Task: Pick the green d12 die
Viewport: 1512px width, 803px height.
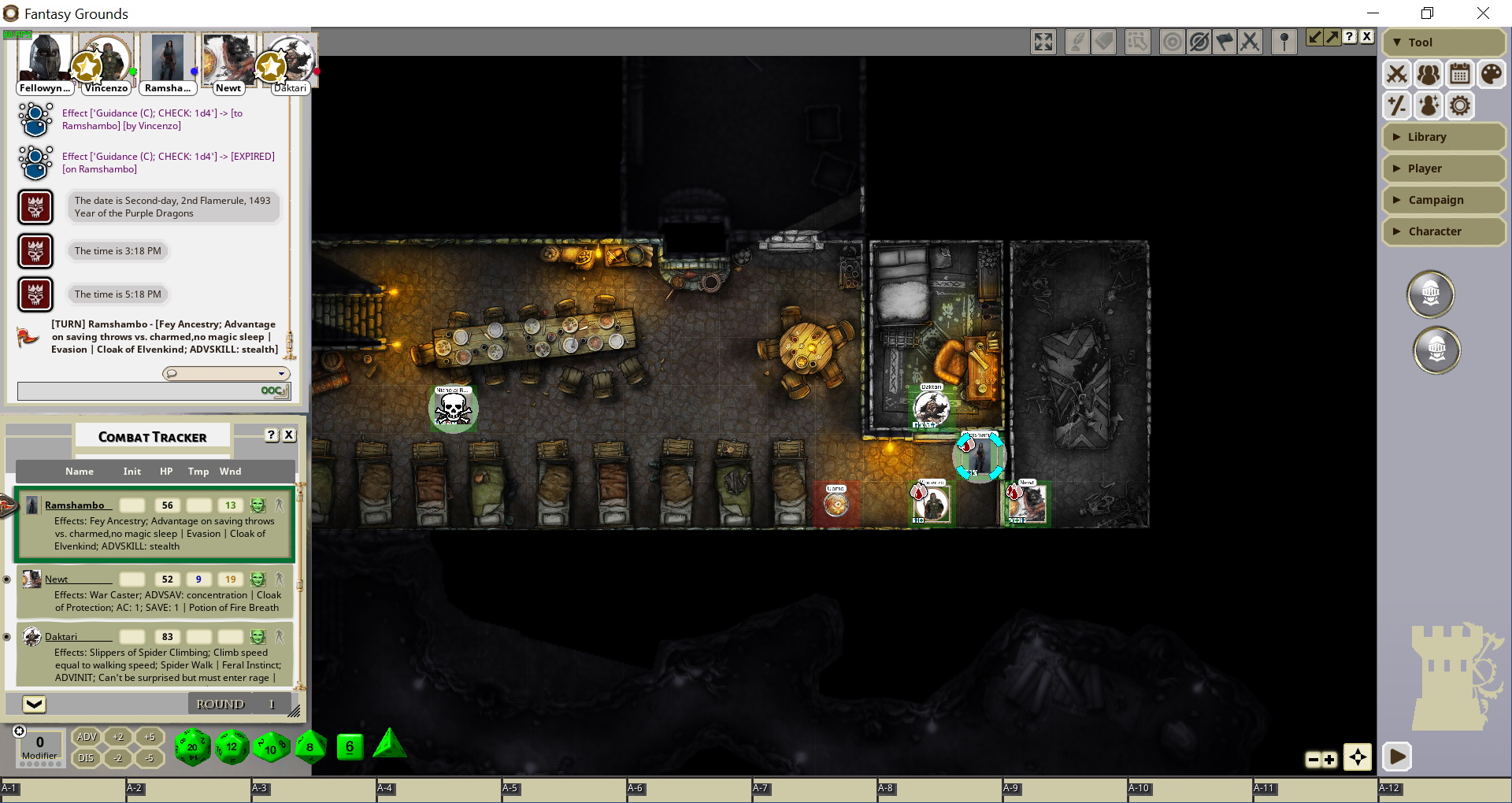Action: coord(232,746)
